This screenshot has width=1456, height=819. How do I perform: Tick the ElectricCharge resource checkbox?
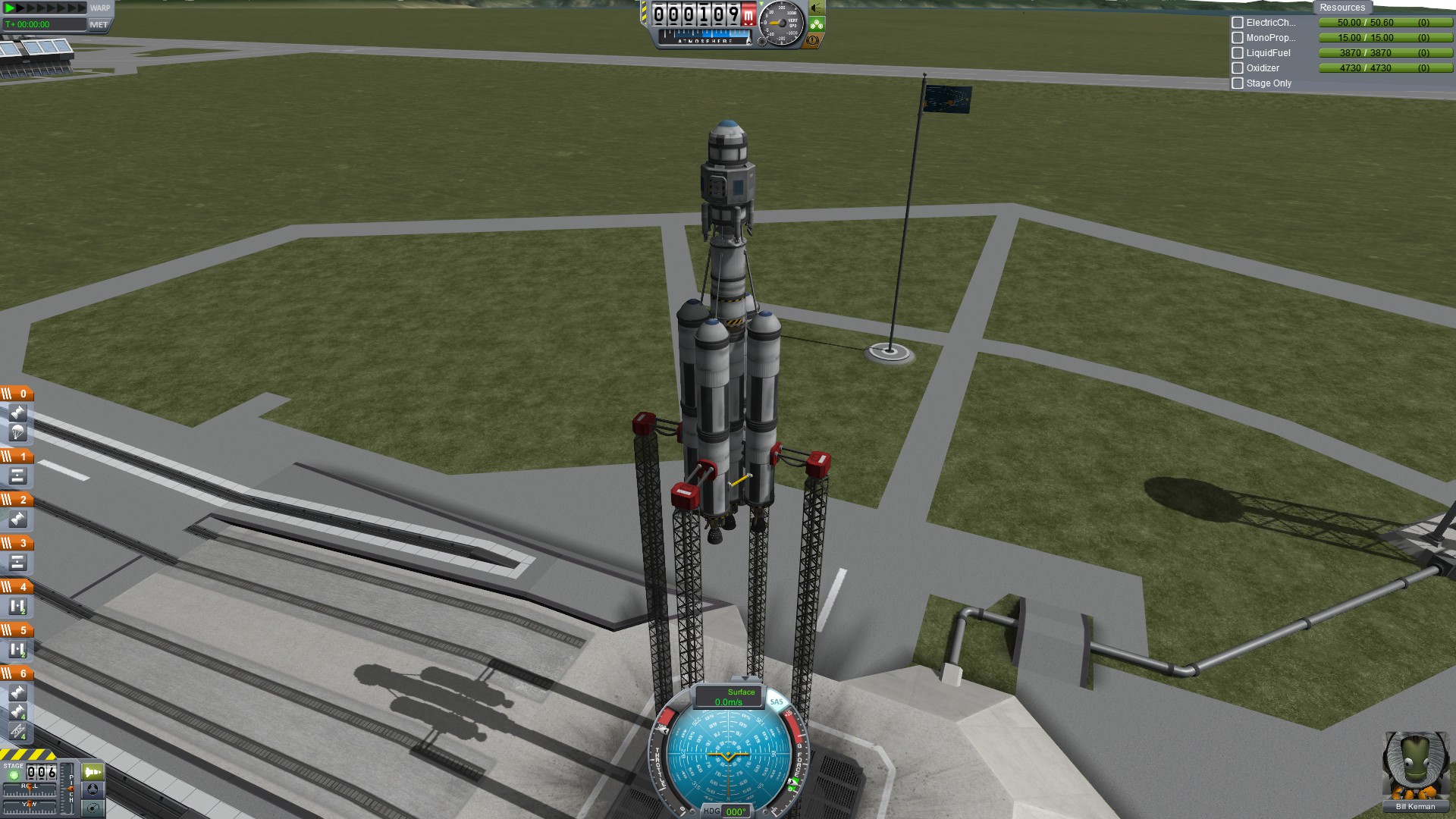click(1238, 23)
